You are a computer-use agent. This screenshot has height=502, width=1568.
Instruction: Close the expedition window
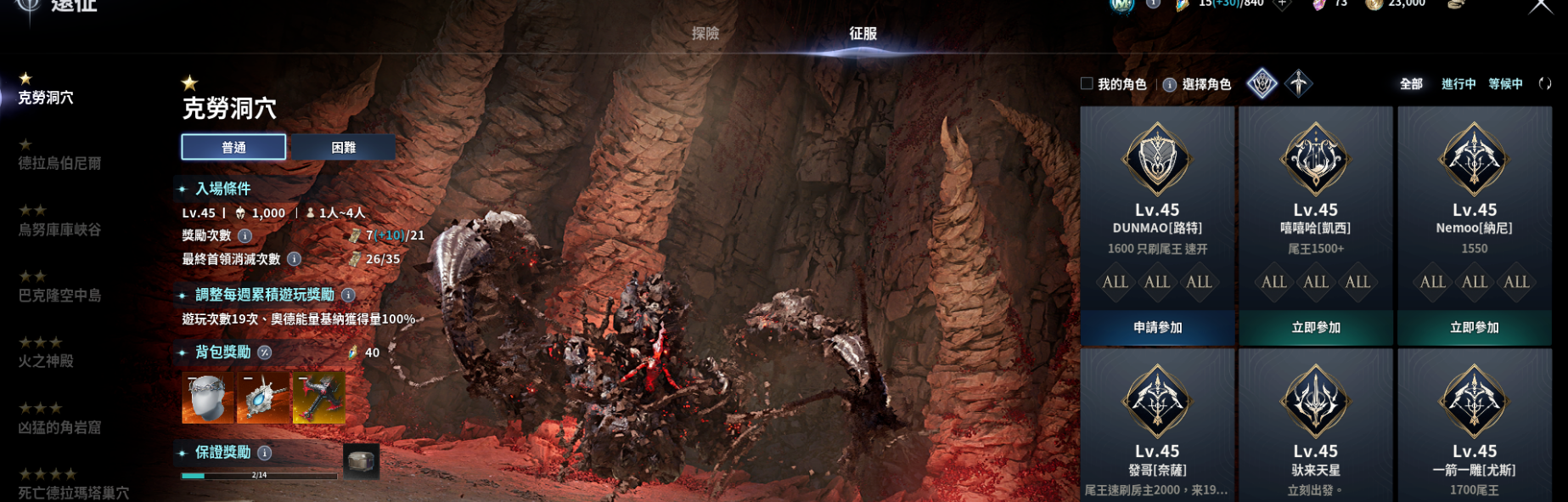coord(1540,7)
